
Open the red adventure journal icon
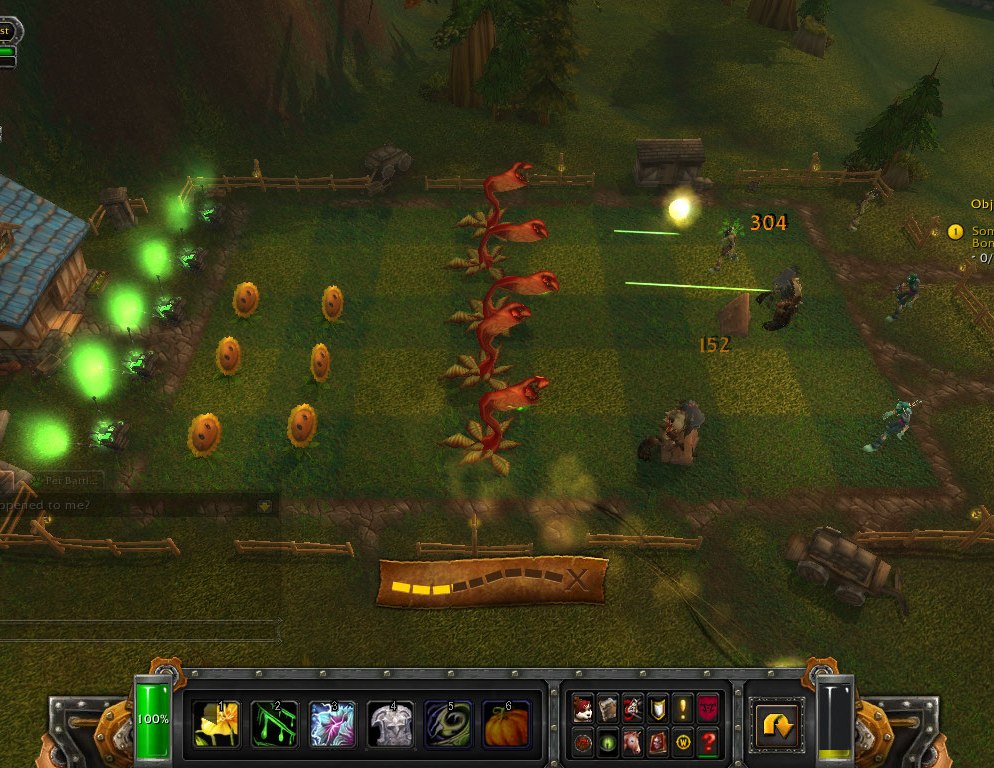[x=657, y=742]
